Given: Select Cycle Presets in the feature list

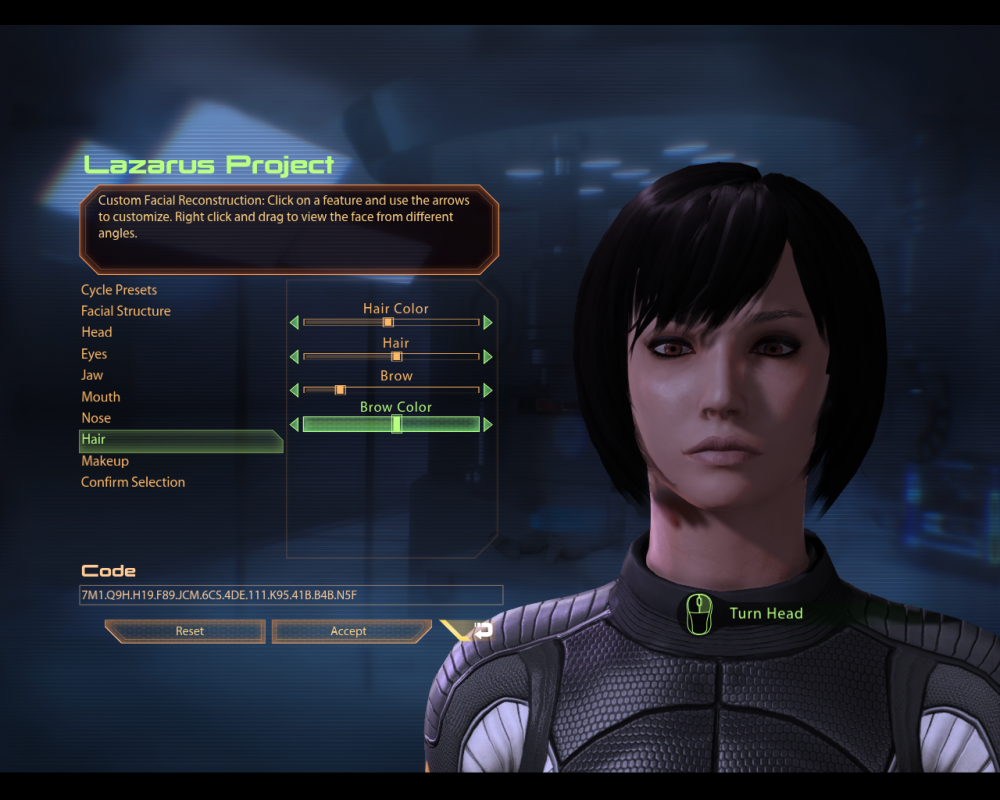Looking at the screenshot, I should (119, 290).
